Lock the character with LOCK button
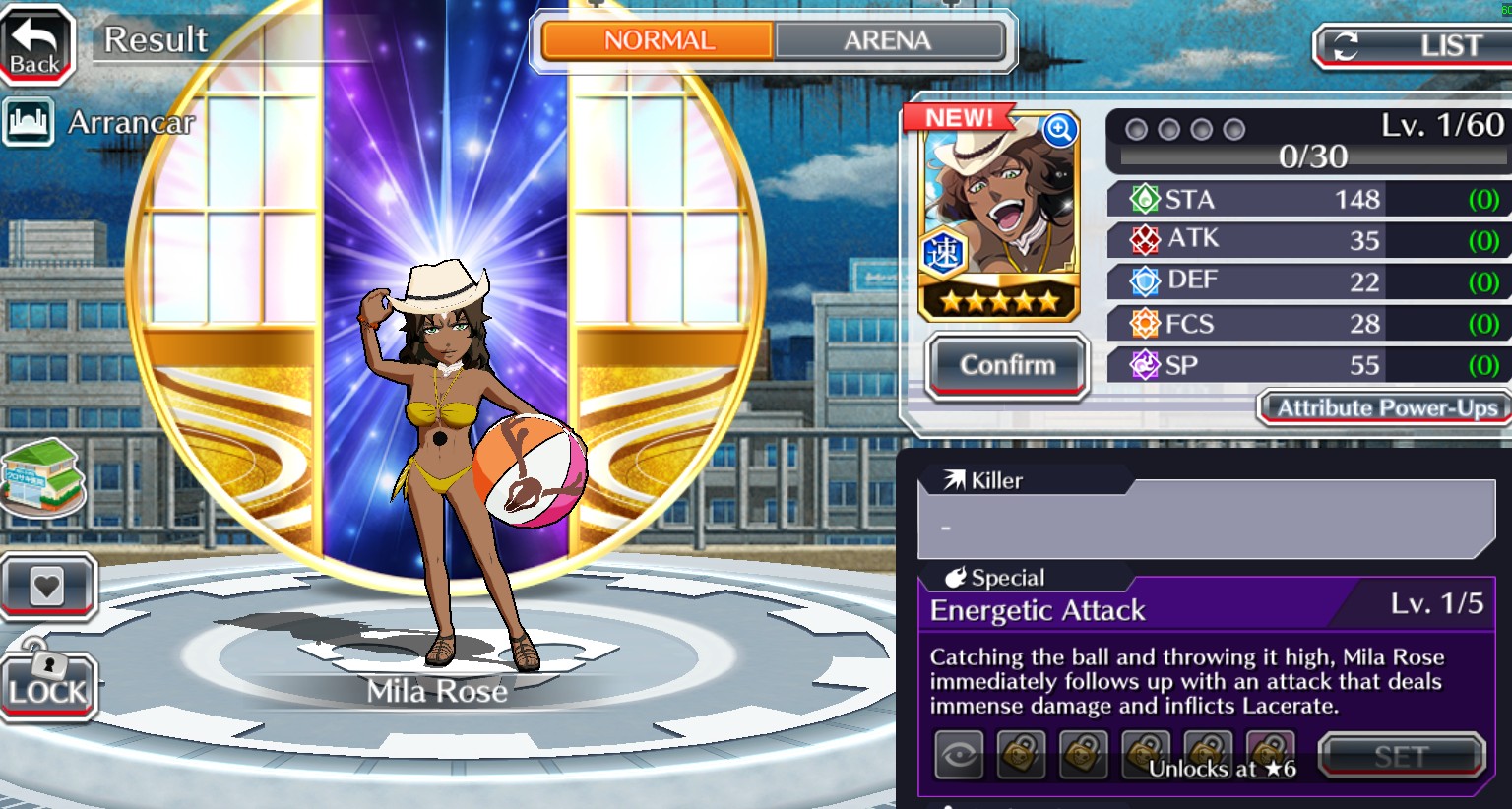Viewport: 1512px width, 809px height. [47, 687]
